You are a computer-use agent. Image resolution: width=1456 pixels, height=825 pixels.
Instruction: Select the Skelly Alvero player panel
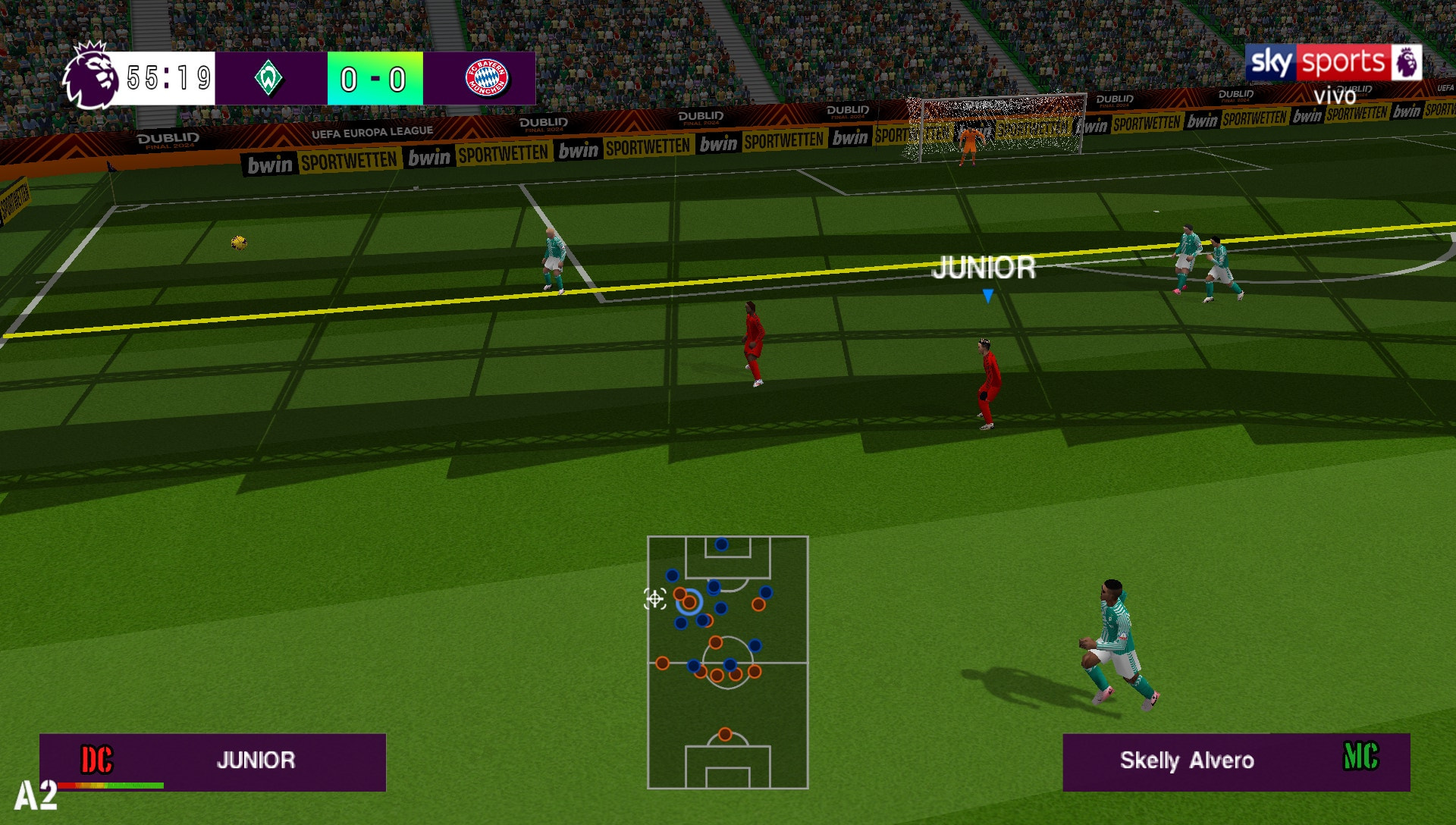(1235, 761)
